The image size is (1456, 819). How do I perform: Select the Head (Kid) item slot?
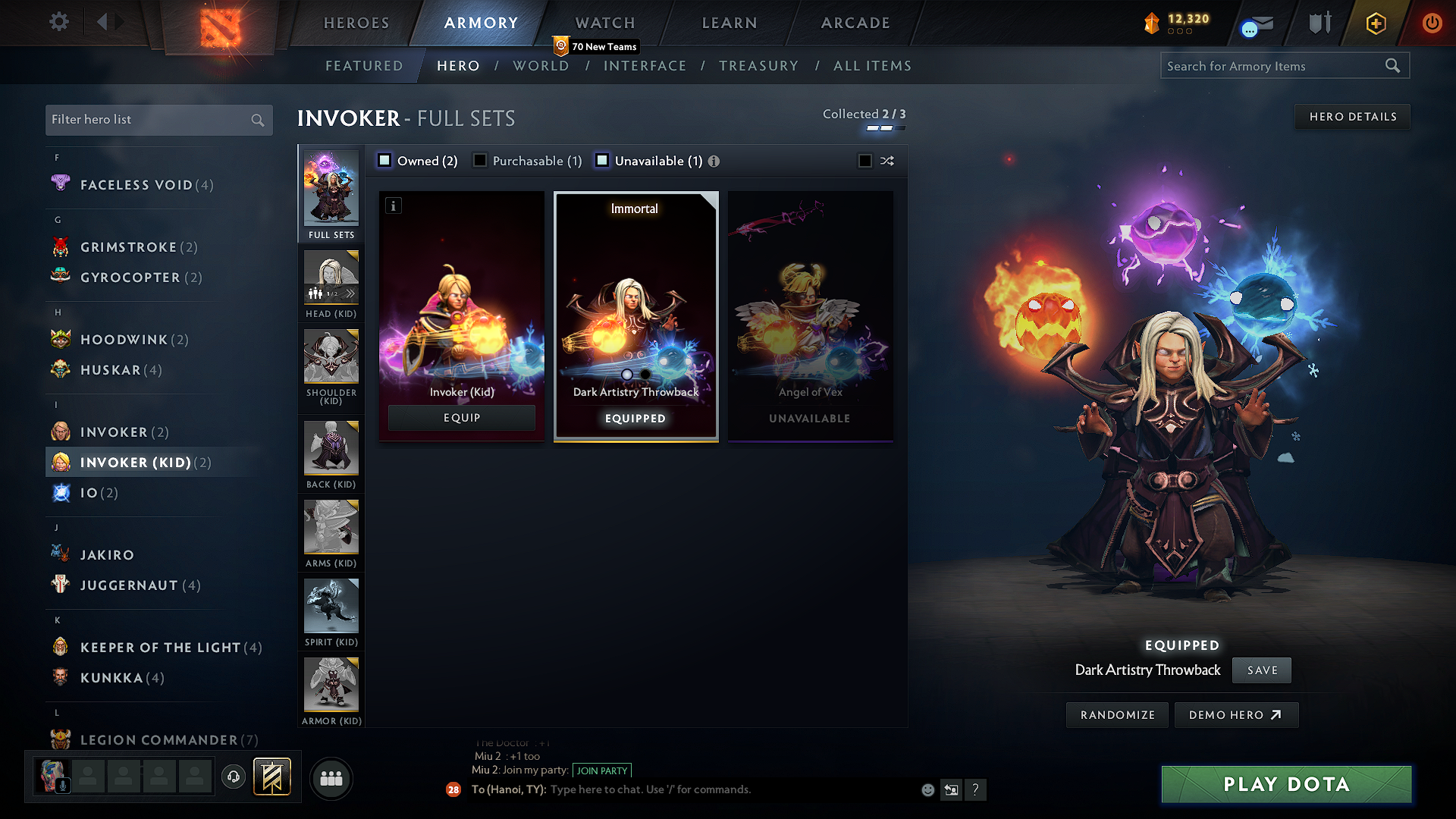point(331,284)
